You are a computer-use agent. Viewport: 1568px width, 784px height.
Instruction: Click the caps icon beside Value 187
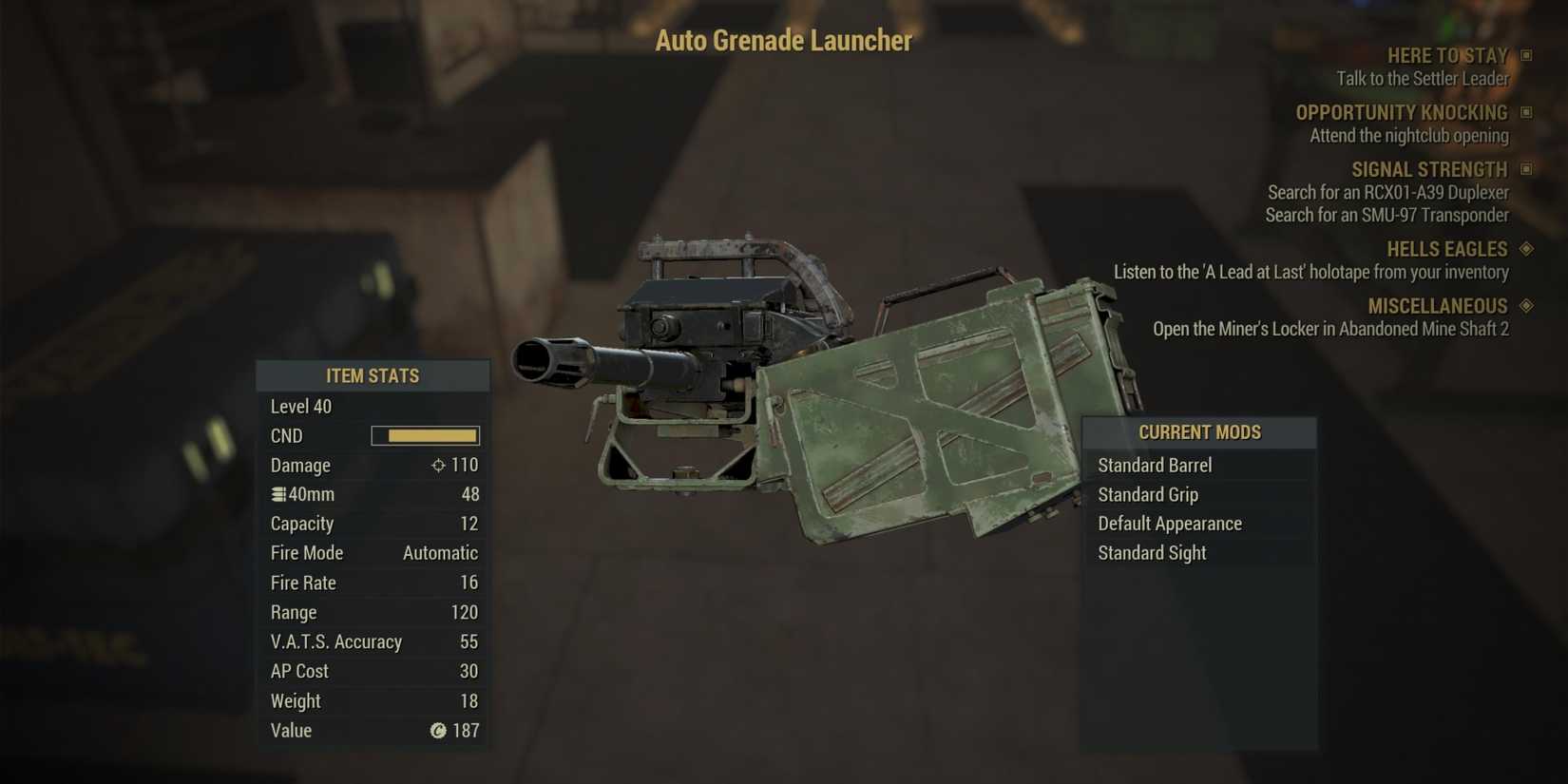click(437, 731)
